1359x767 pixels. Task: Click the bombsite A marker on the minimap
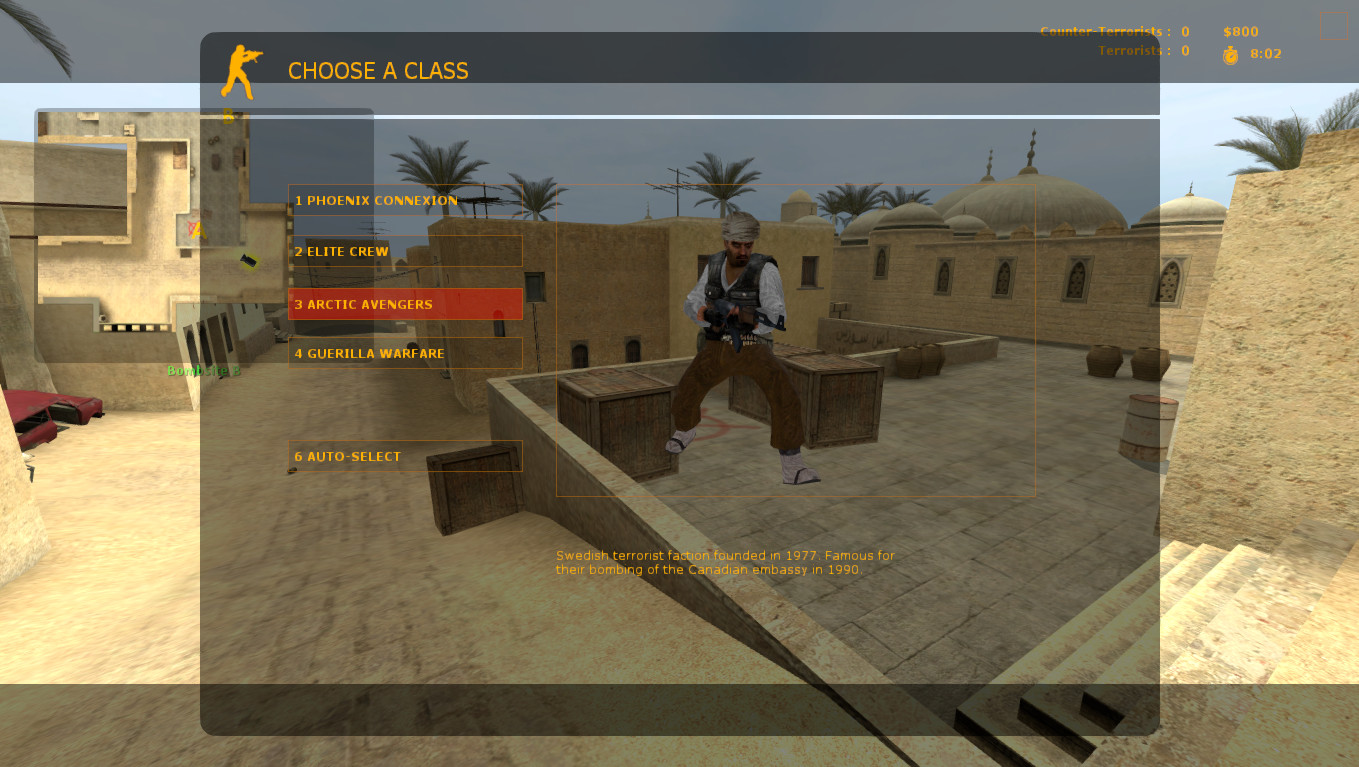tap(198, 230)
